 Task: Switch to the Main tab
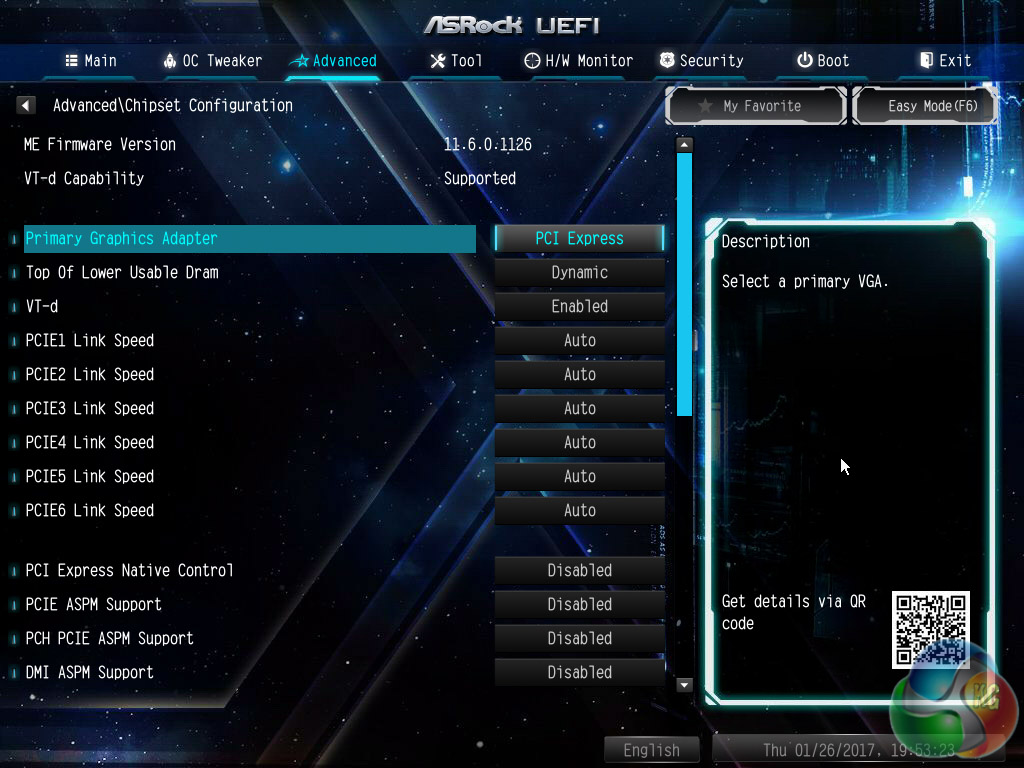[x=90, y=61]
